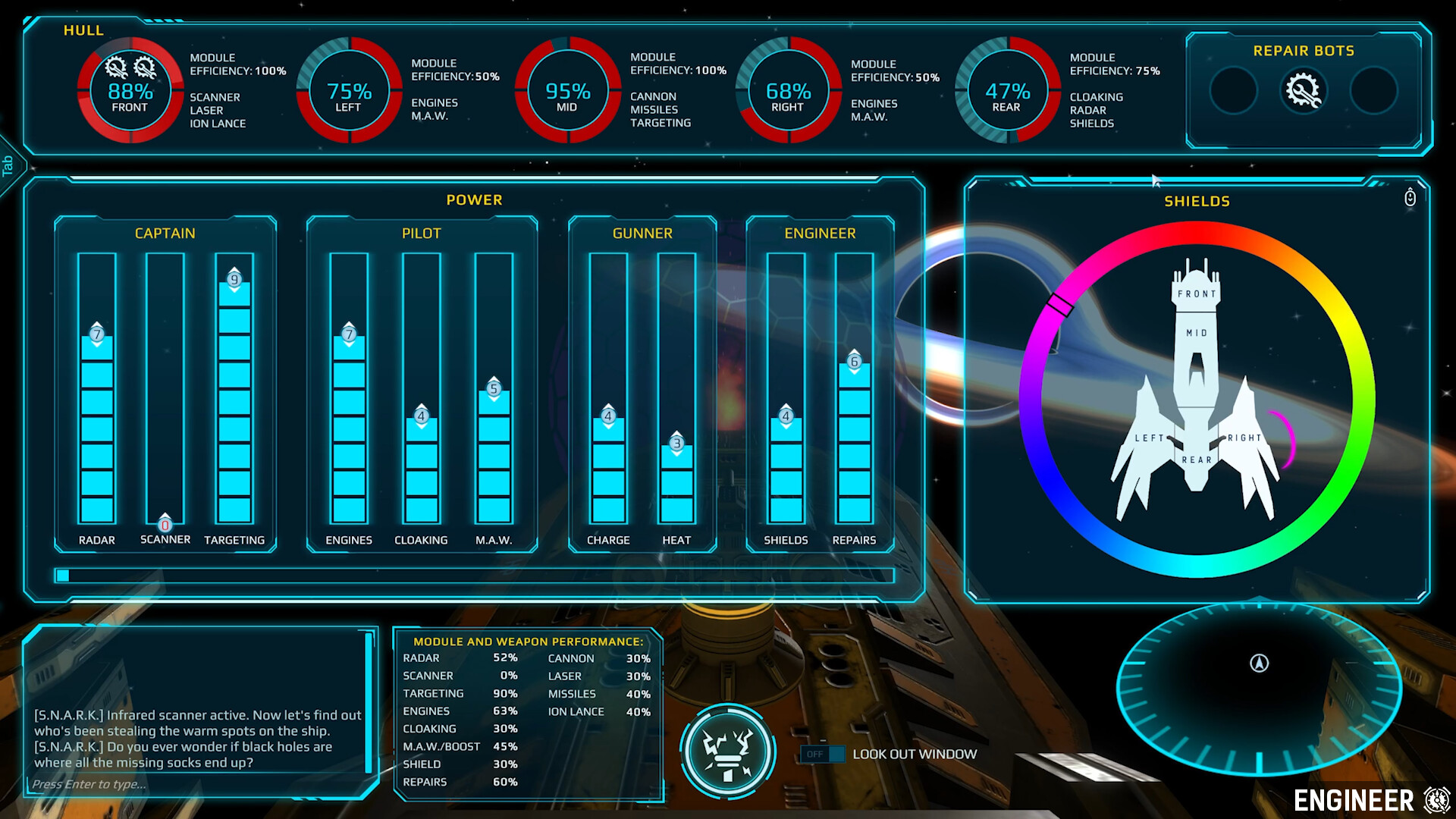The image size is (1456, 819).
Task: Click the Engineer gear emblem bottom right
Action: tap(1436, 799)
